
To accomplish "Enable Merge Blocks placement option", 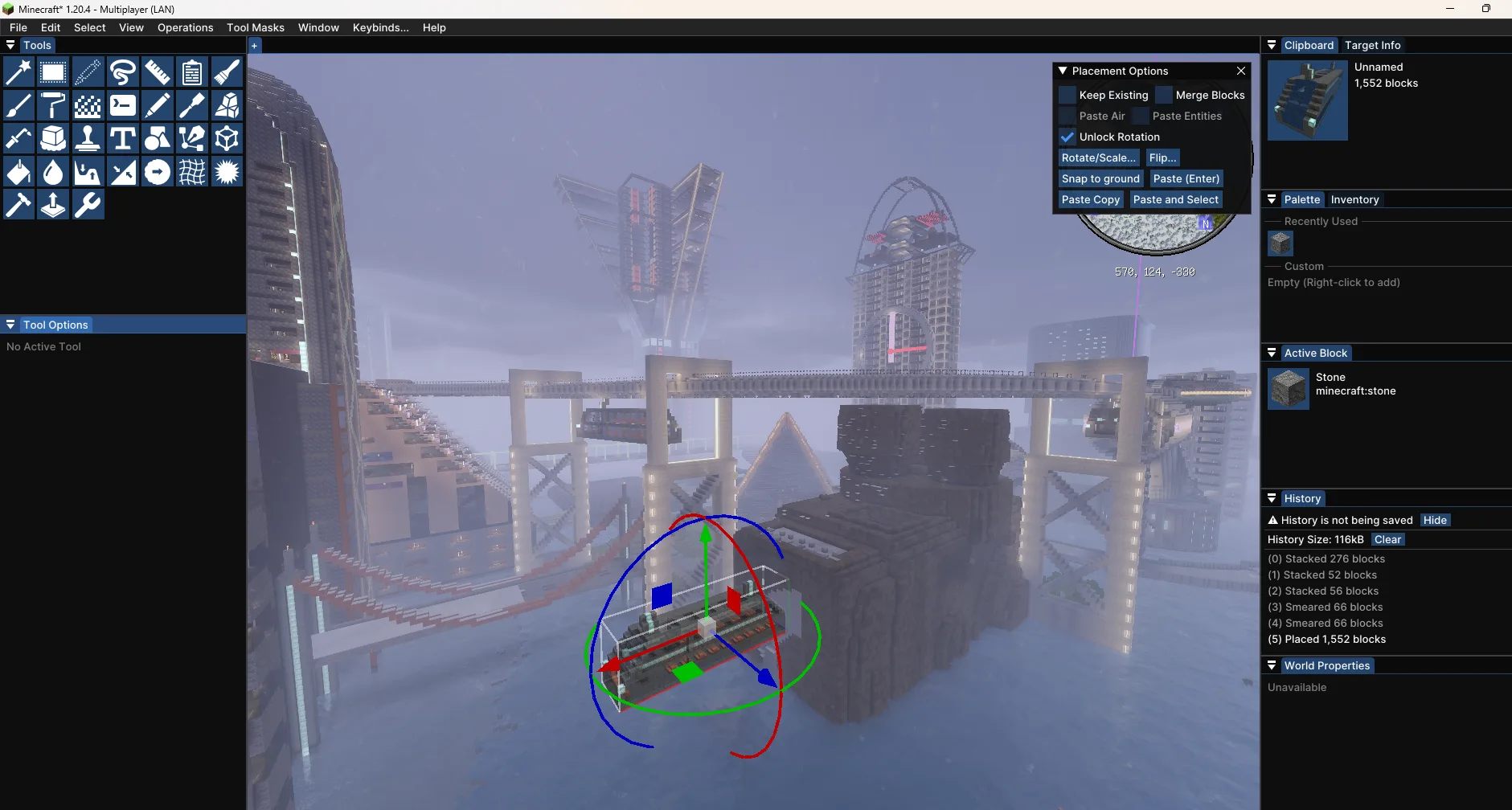I will [x=1165, y=95].
